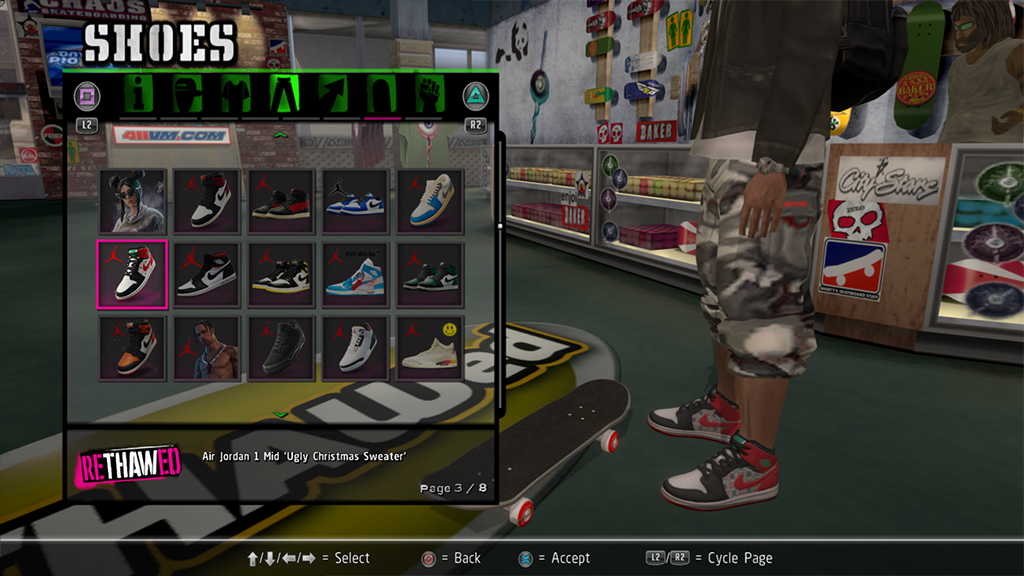Choose the green and black Jordan pair
The width and height of the screenshot is (1024, 576).
(430, 273)
